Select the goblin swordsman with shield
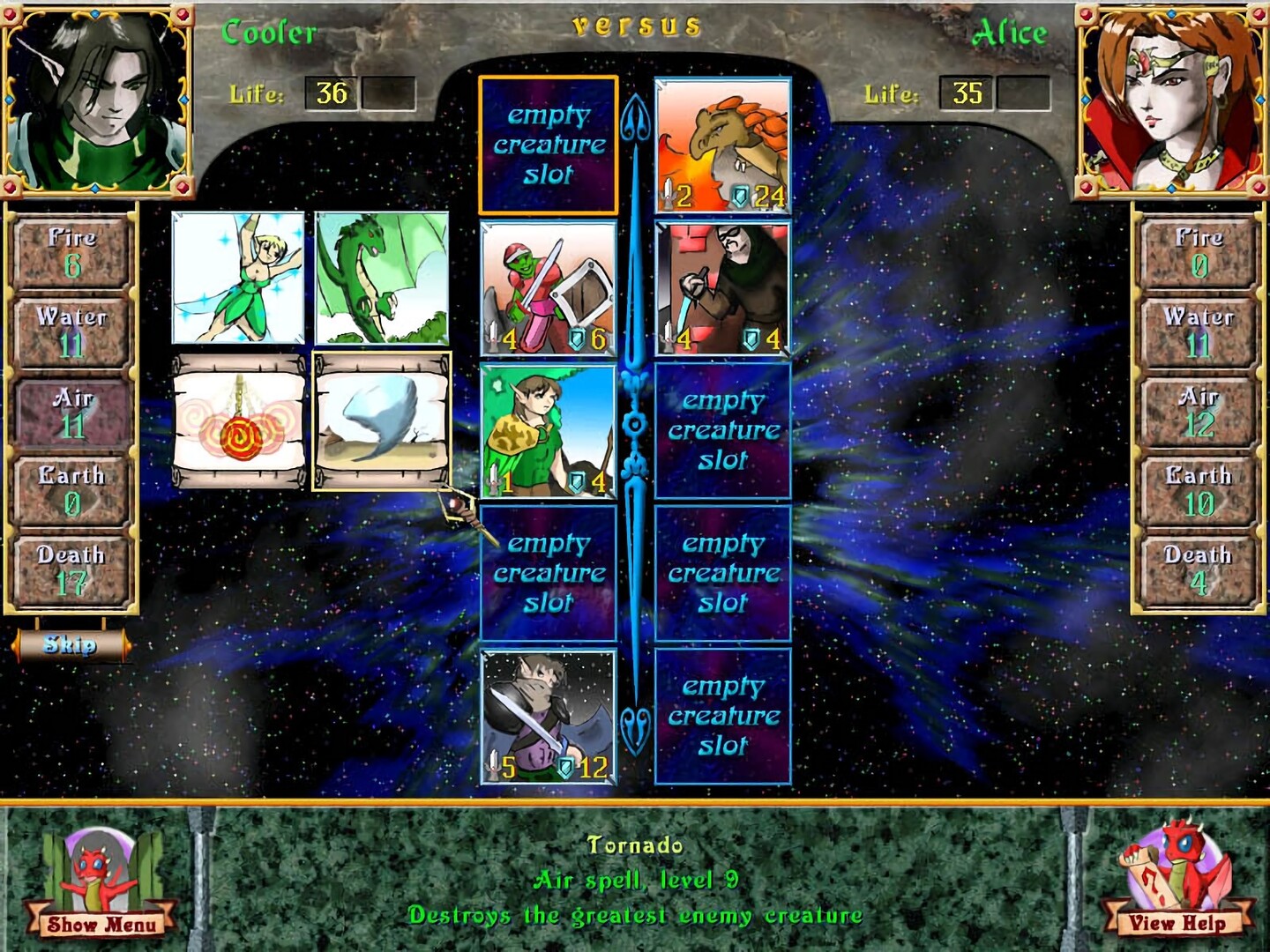 [x=548, y=286]
